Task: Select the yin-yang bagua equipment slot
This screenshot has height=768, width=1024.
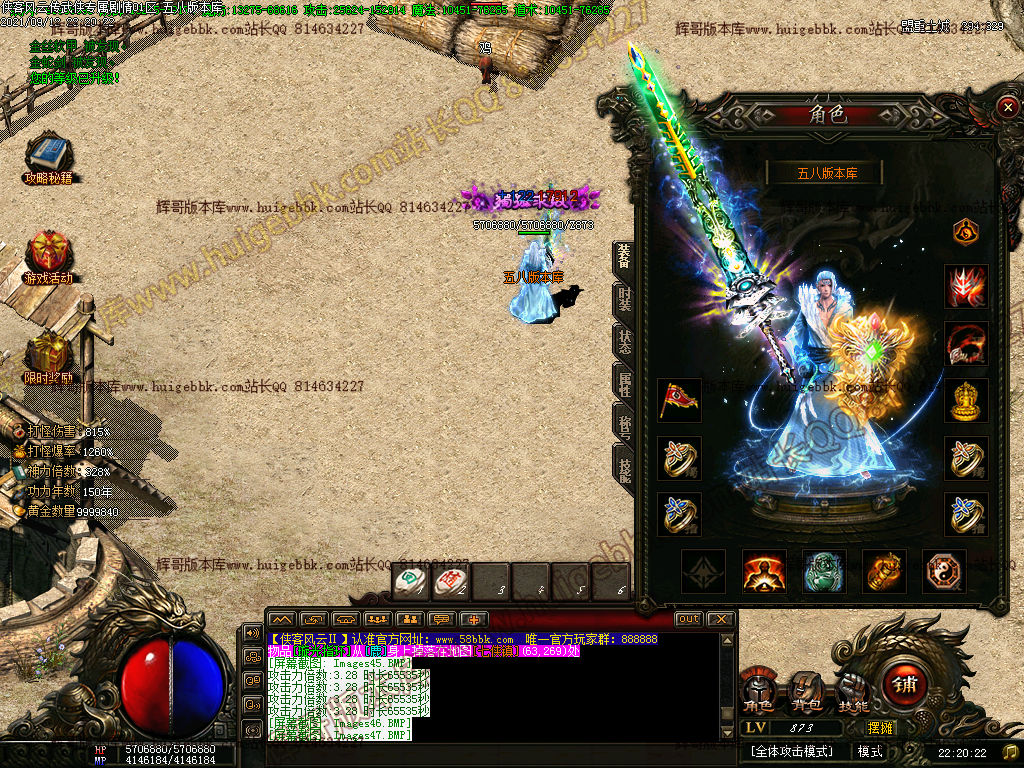Action: click(x=944, y=571)
